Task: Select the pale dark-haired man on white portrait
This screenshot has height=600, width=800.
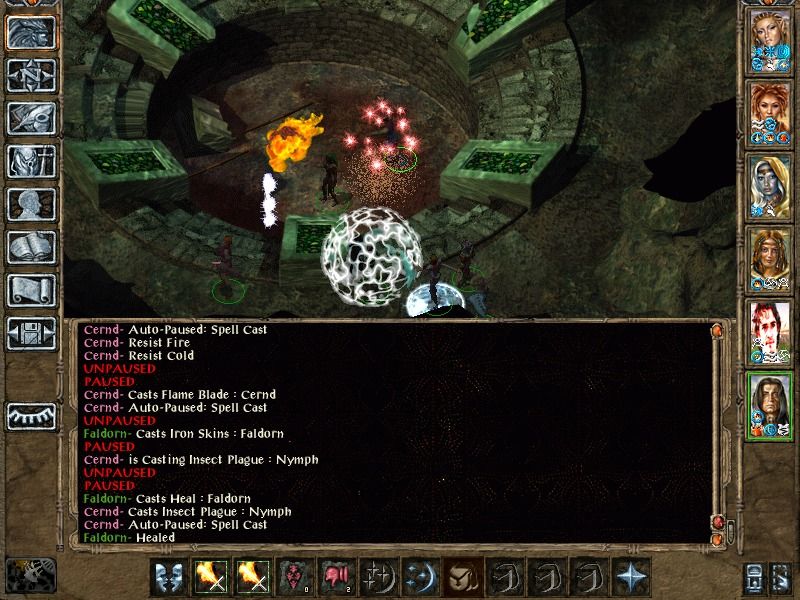Action: 770,334
